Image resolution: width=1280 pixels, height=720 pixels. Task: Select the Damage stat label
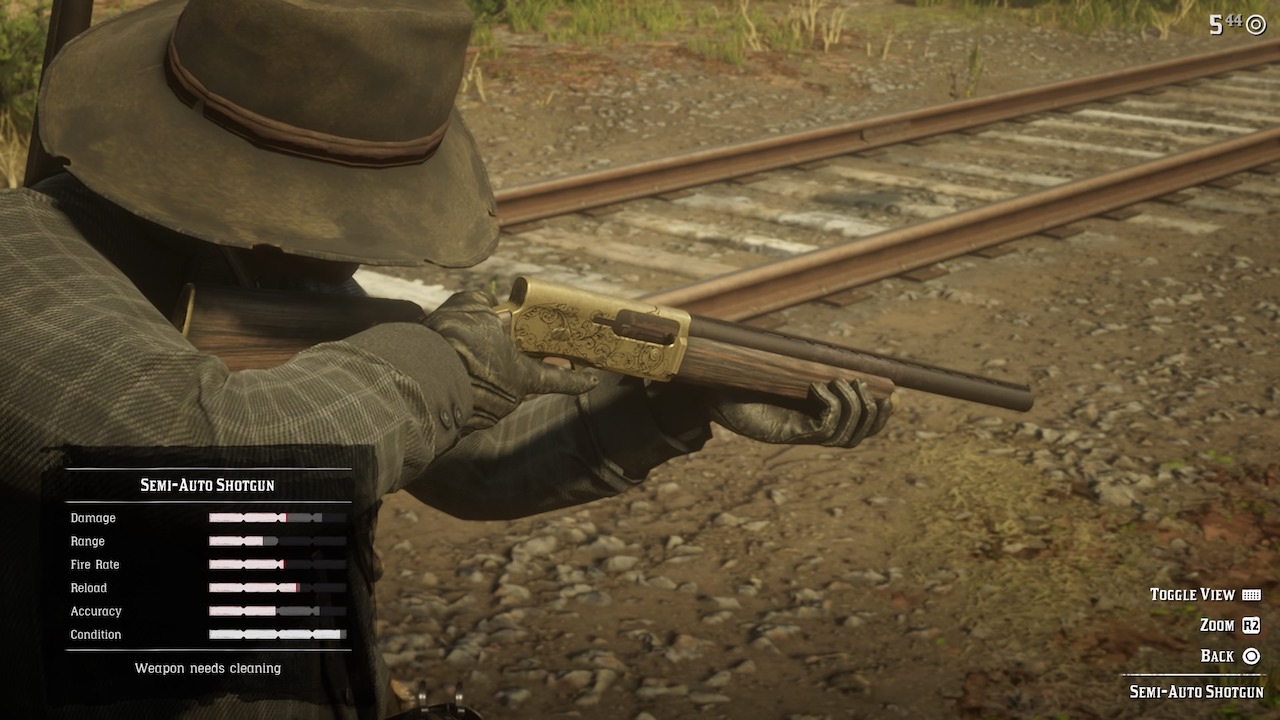[93, 518]
